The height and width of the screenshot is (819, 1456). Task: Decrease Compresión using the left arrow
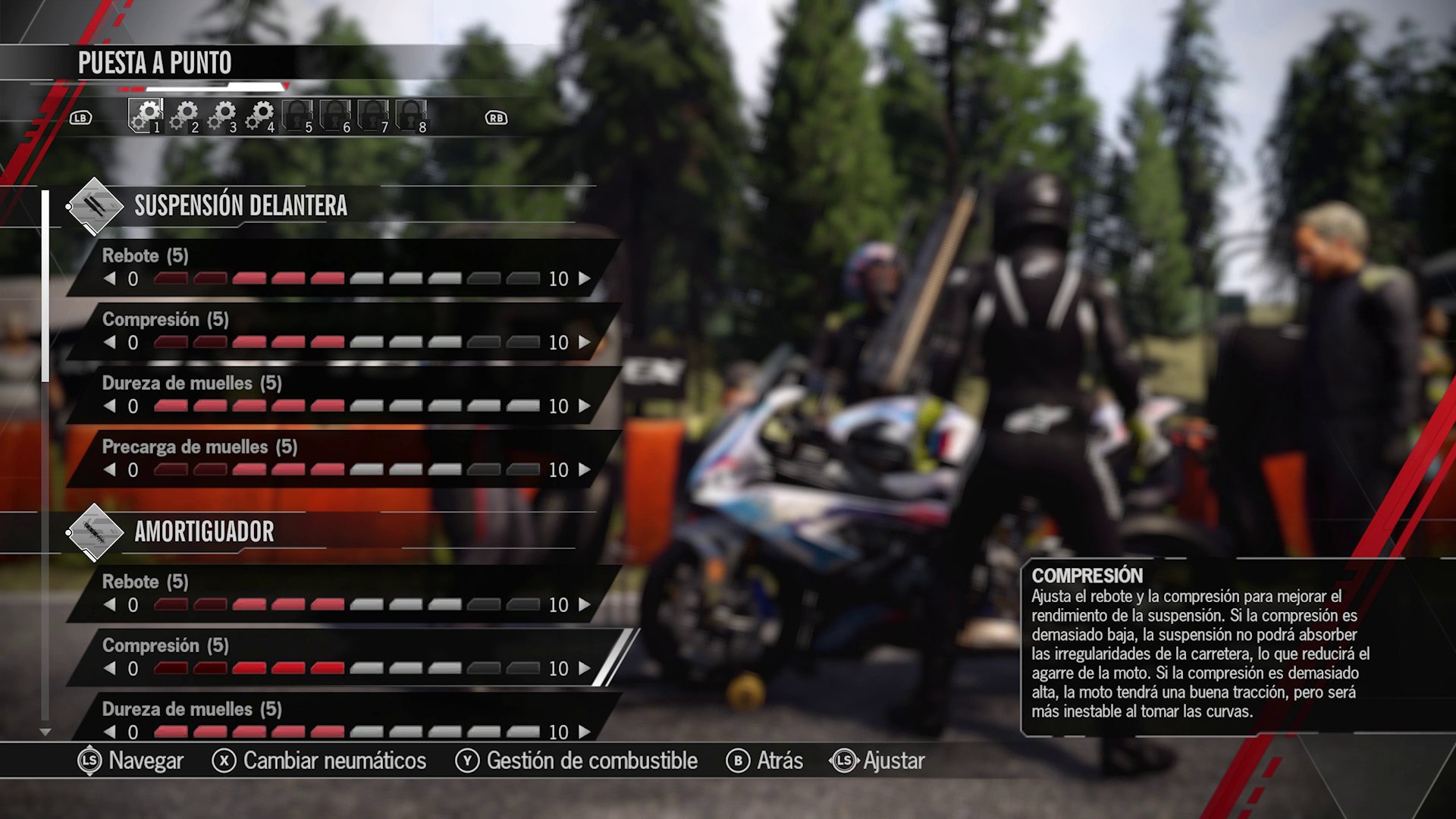pos(110,342)
